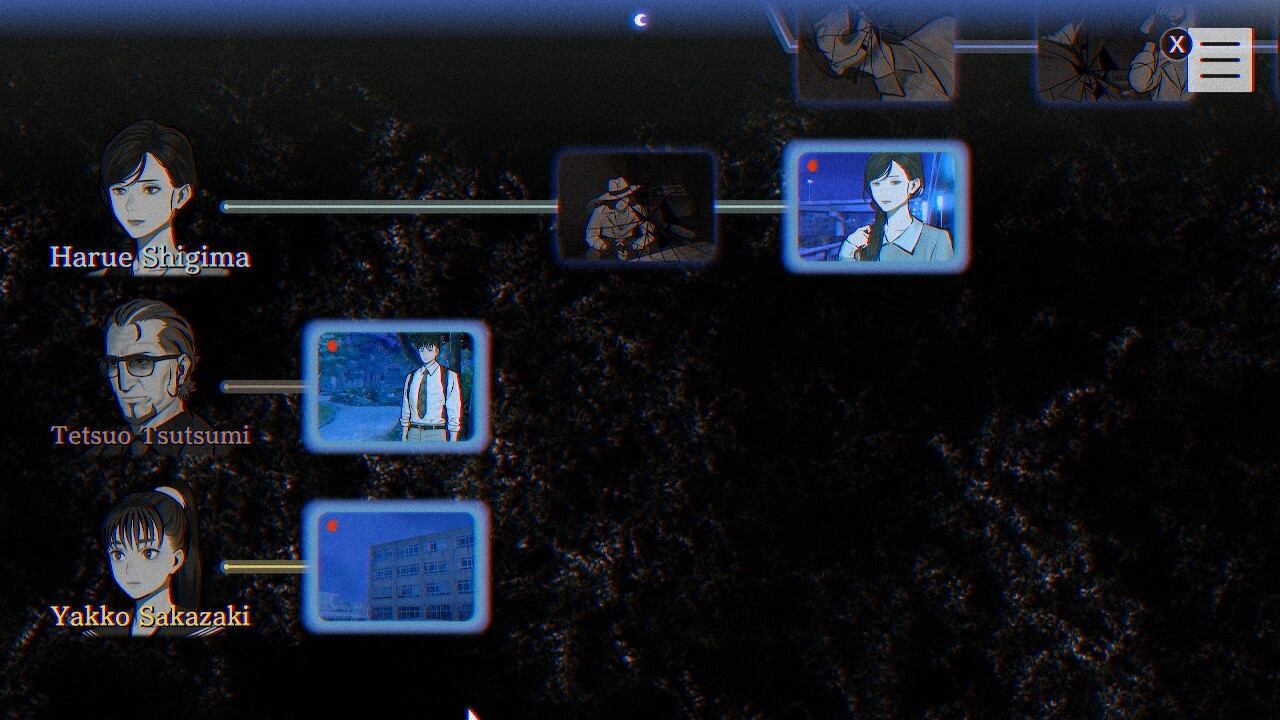The width and height of the screenshot is (1280, 720).
Task: Open the dimmed detective-hat scene on Harue's timeline
Action: (x=640, y=208)
